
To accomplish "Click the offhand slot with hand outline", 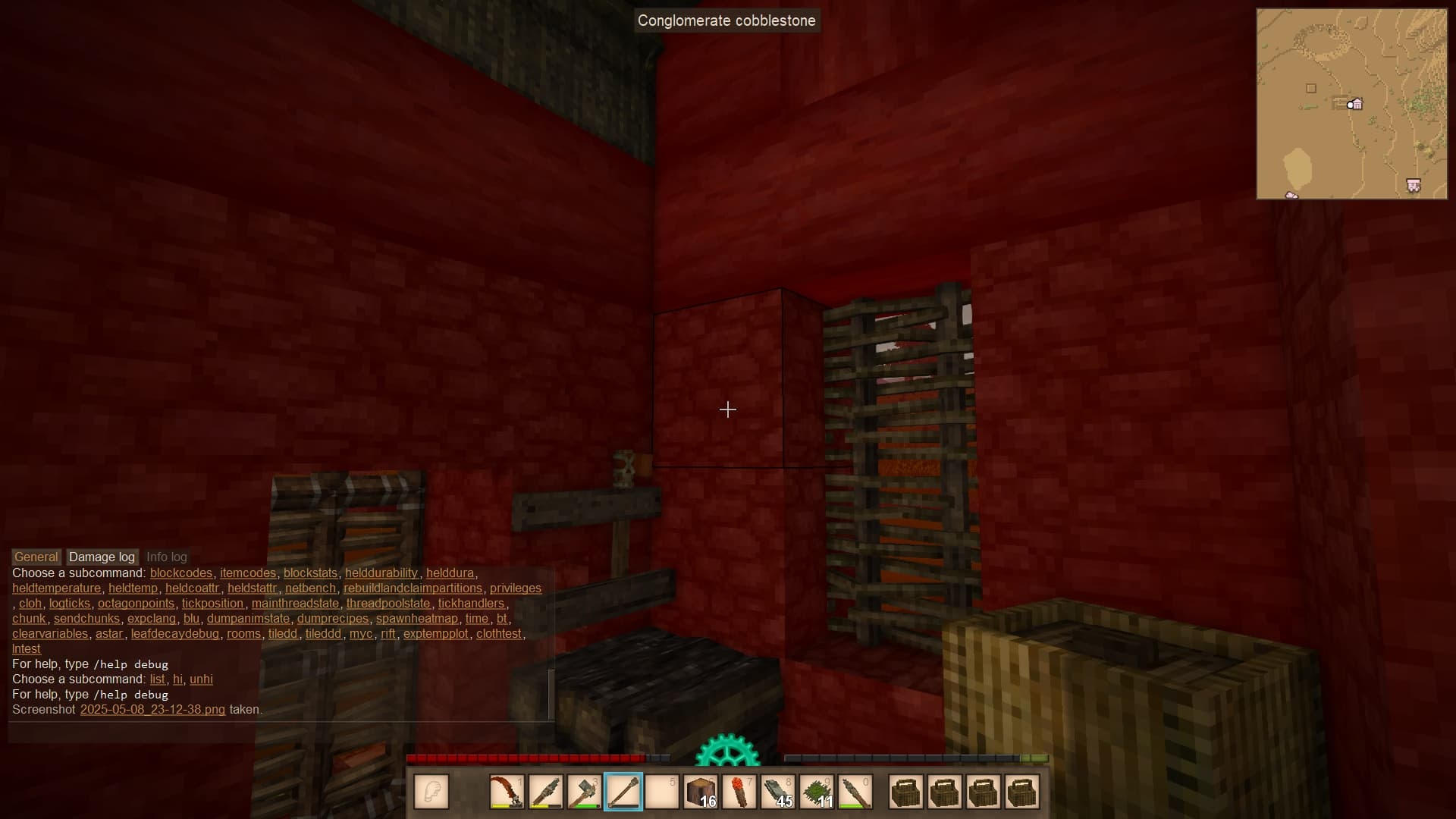I will tap(431, 792).
